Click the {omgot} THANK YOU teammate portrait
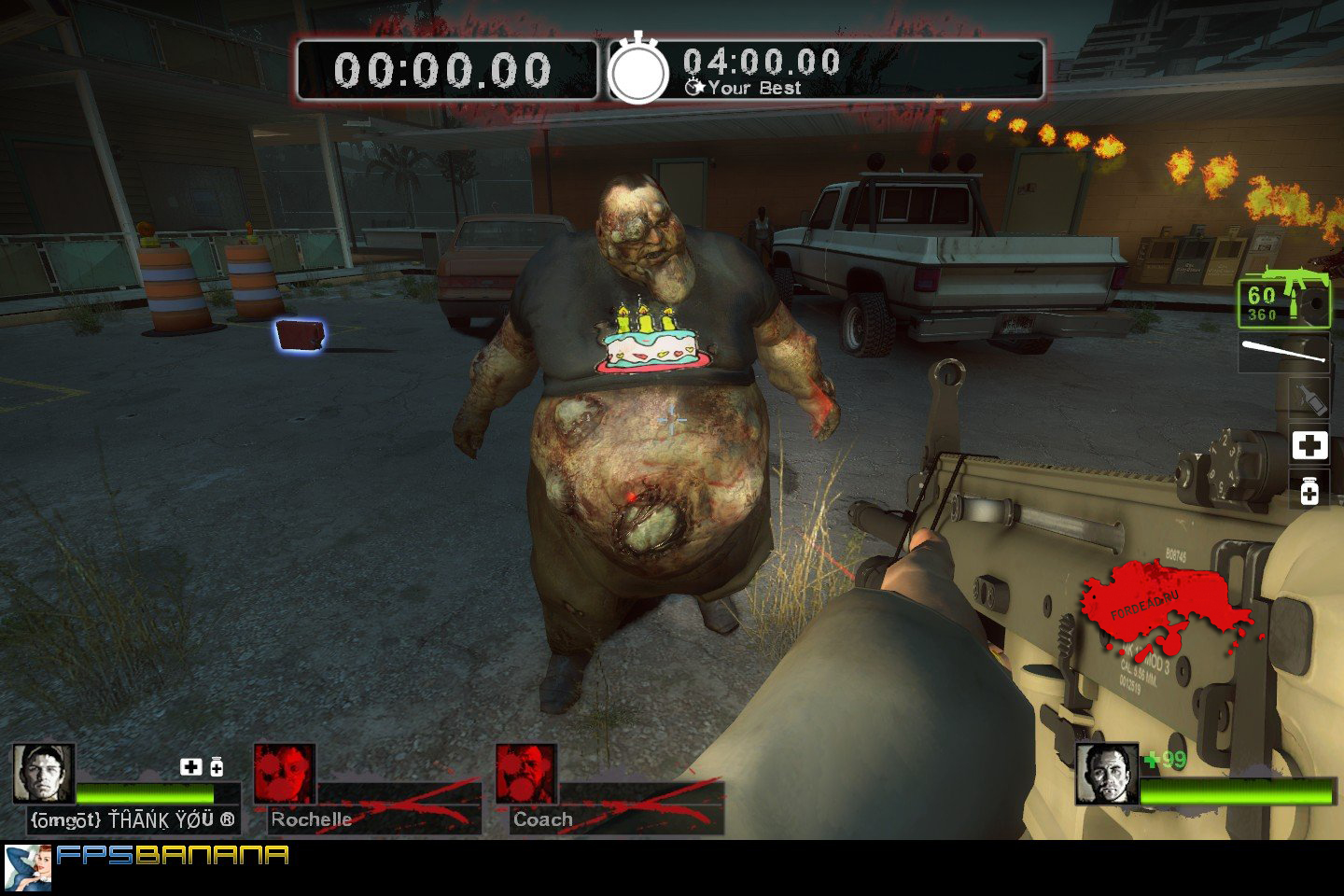Image resolution: width=1344 pixels, height=896 pixels. coord(43,774)
